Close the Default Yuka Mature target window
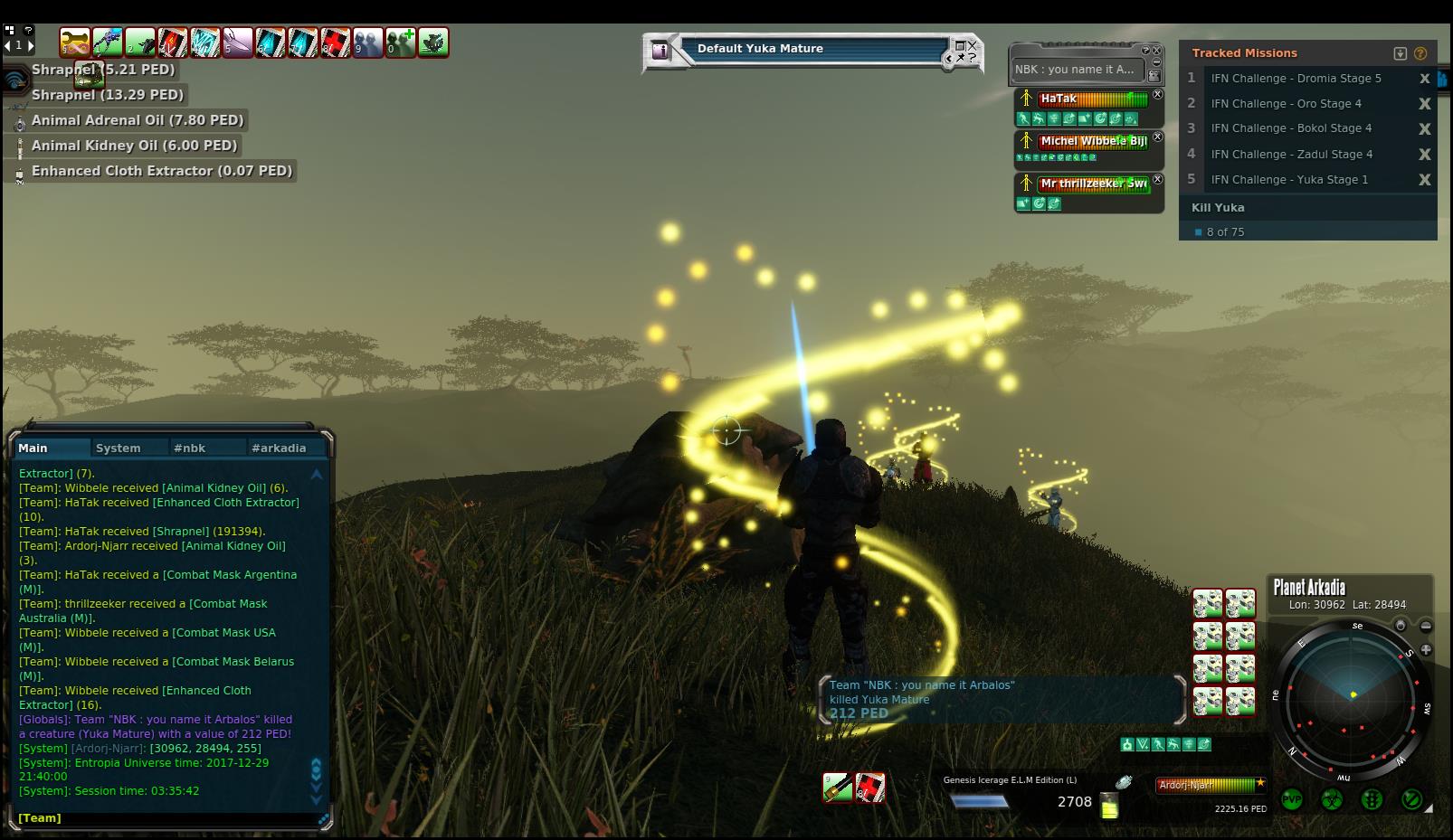 973,45
